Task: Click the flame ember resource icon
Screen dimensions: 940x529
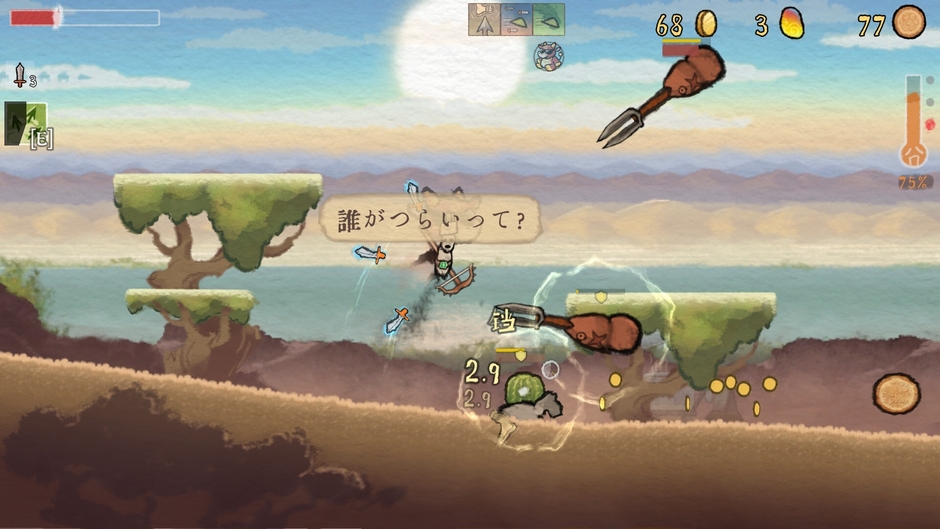Action: pyautogui.click(x=791, y=23)
